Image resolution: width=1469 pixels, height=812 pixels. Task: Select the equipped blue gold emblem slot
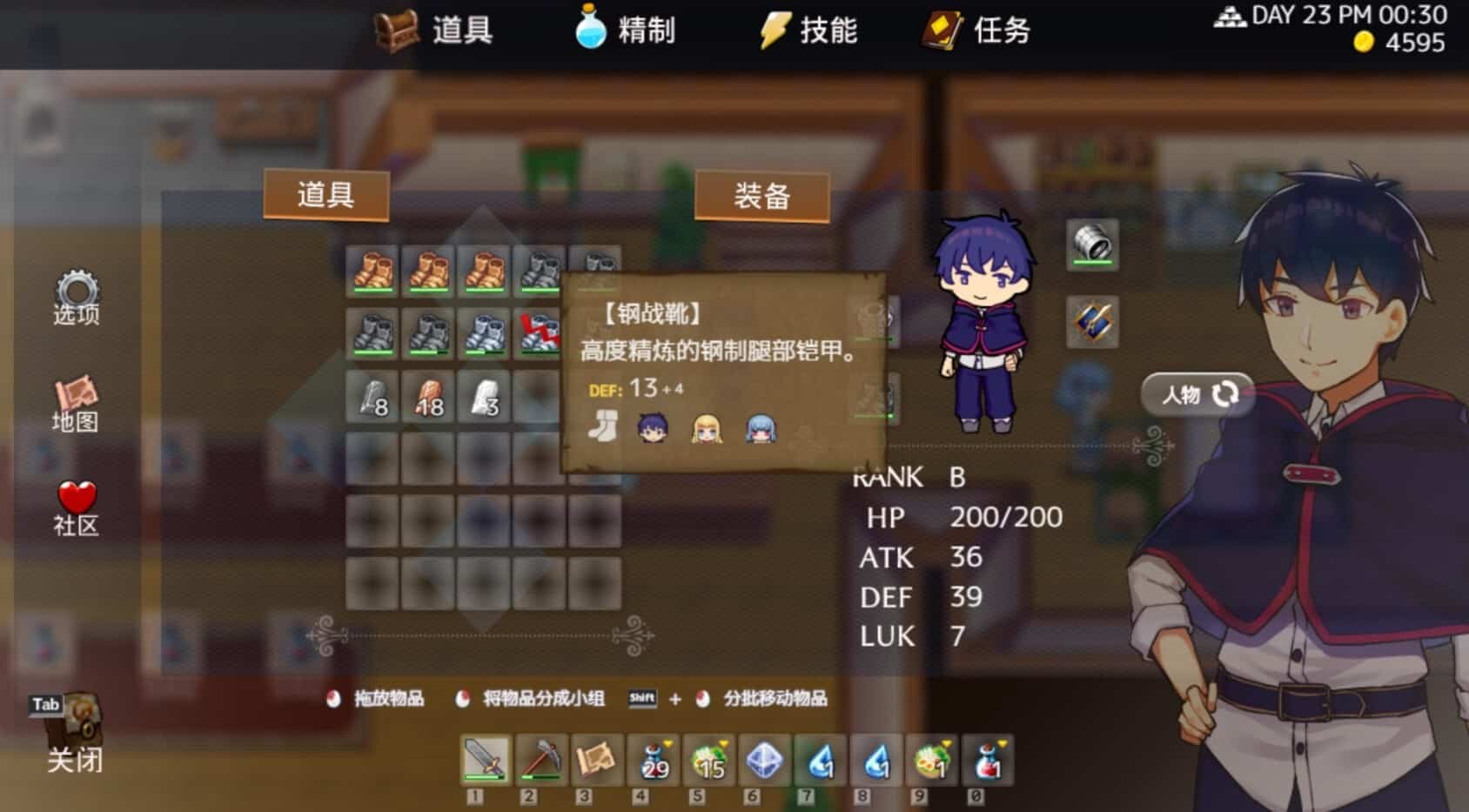pyautogui.click(x=1092, y=322)
